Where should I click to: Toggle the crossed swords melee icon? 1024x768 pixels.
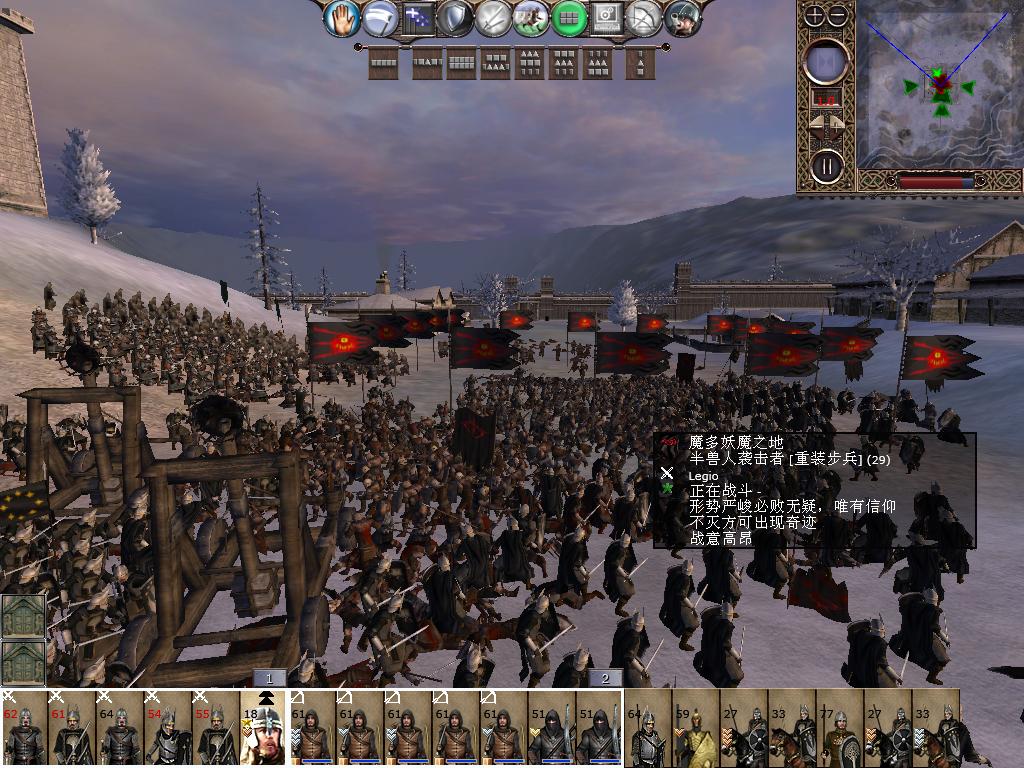click(494, 18)
